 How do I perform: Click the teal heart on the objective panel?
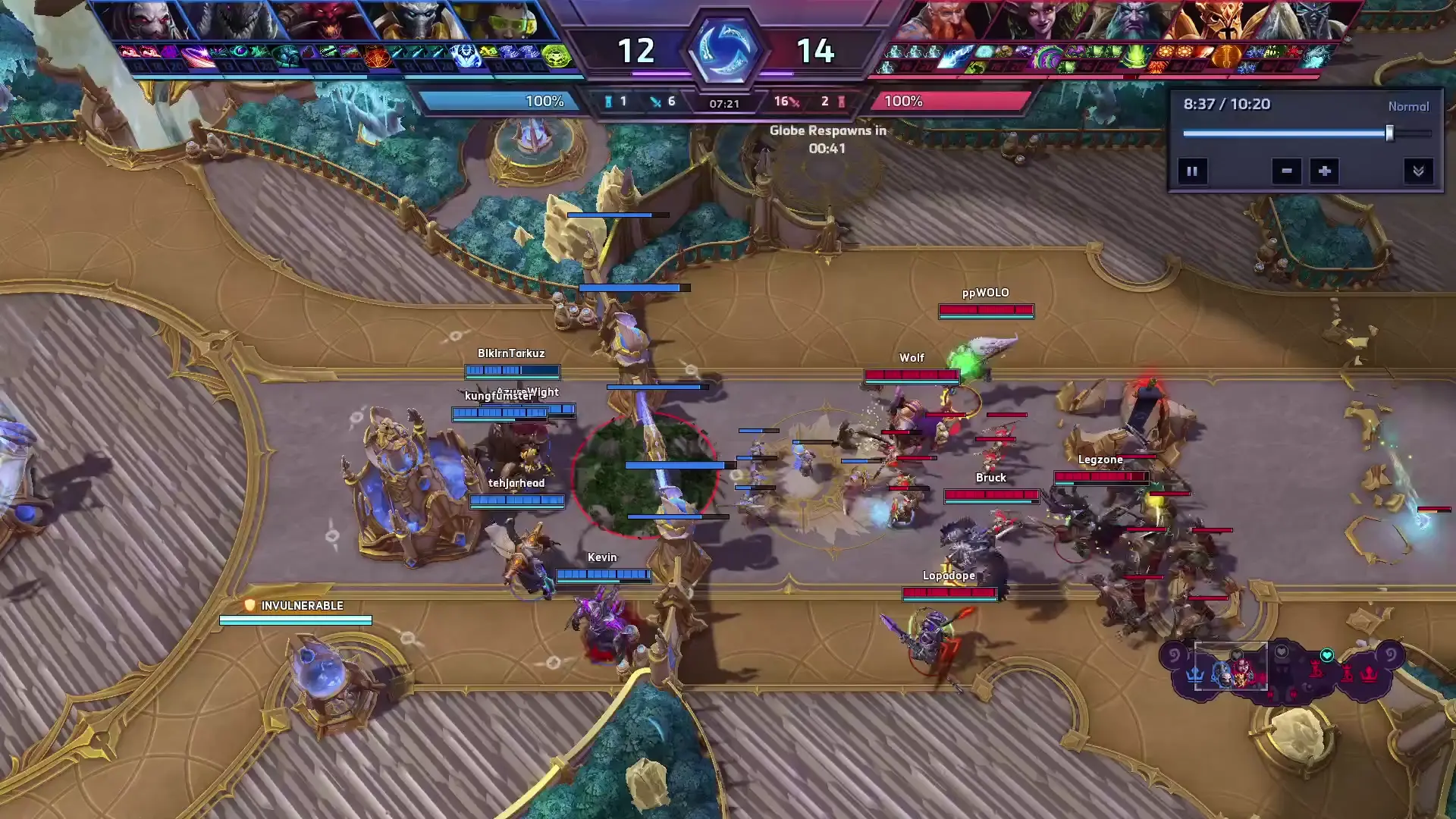click(1327, 654)
